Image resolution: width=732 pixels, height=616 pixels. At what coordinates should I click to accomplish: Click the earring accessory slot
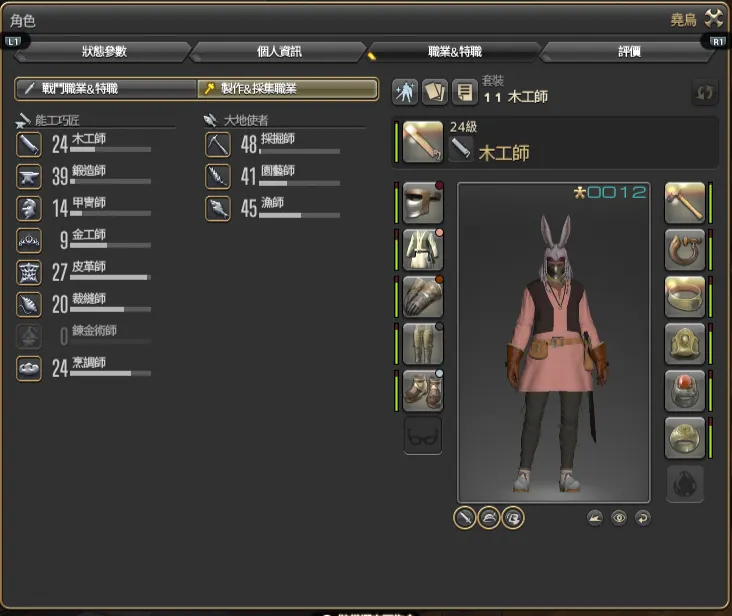pos(684,249)
